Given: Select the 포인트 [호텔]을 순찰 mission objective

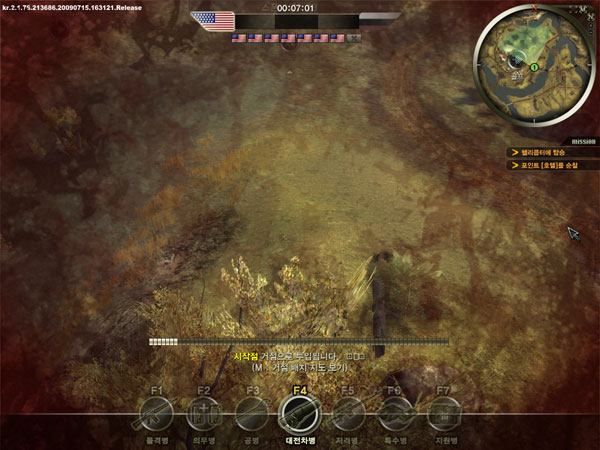Looking at the screenshot, I should [x=550, y=165].
